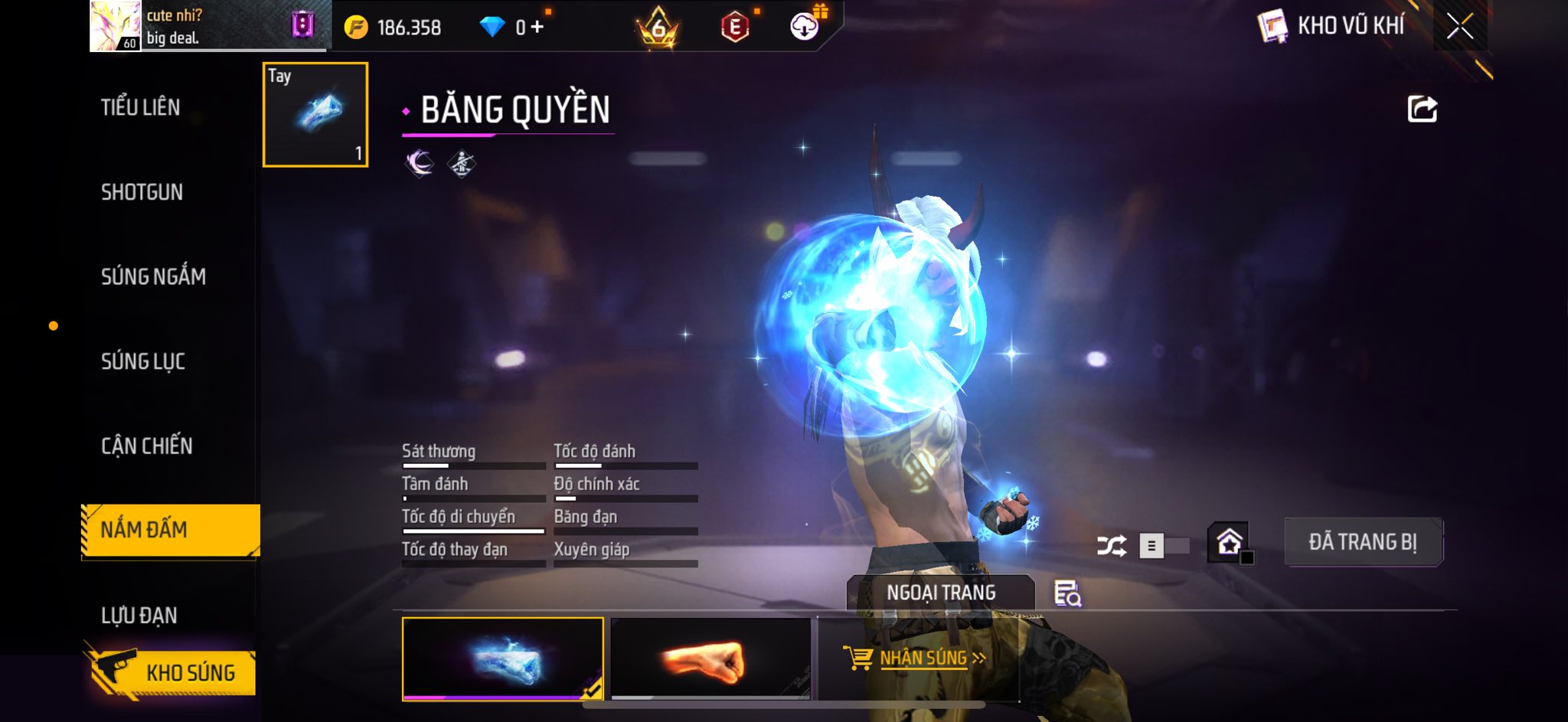Switch to the TIỂU LIÊN weapon category
Image resolution: width=1568 pixels, height=722 pixels.
[x=141, y=107]
